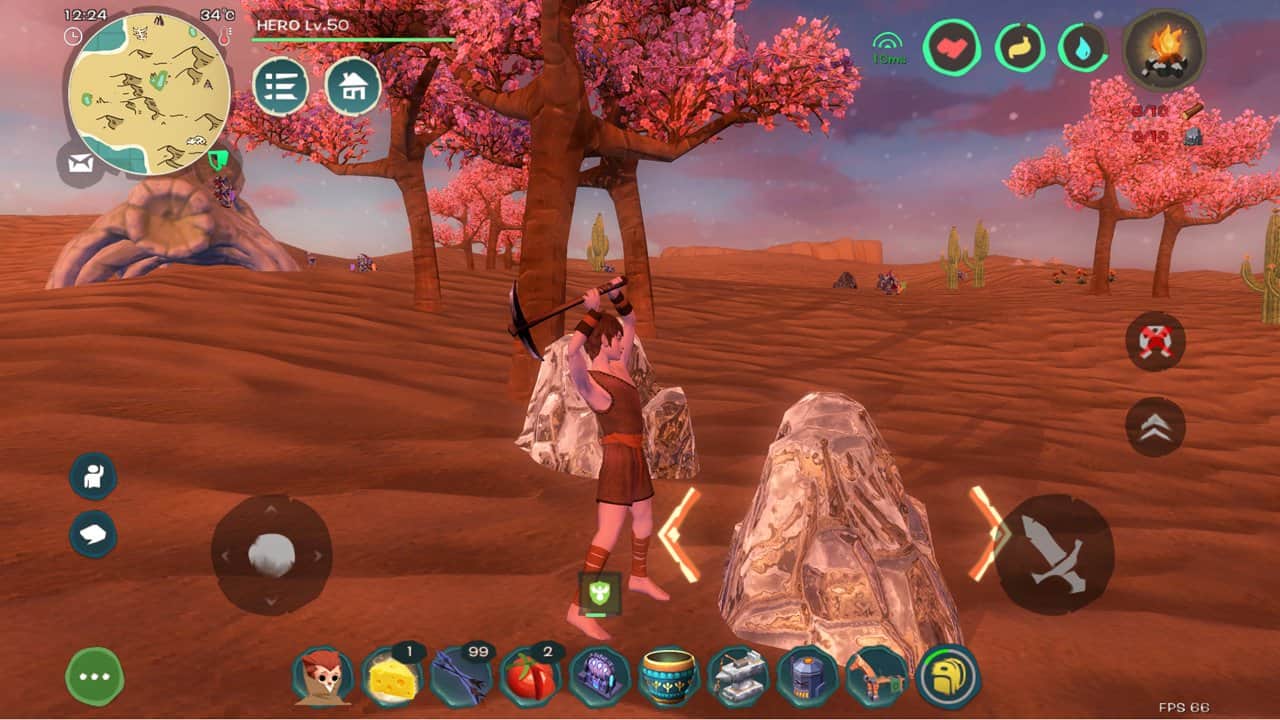Select the wooden horse hotbar slot
This screenshot has height=720, width=1280.
point(877,677)
